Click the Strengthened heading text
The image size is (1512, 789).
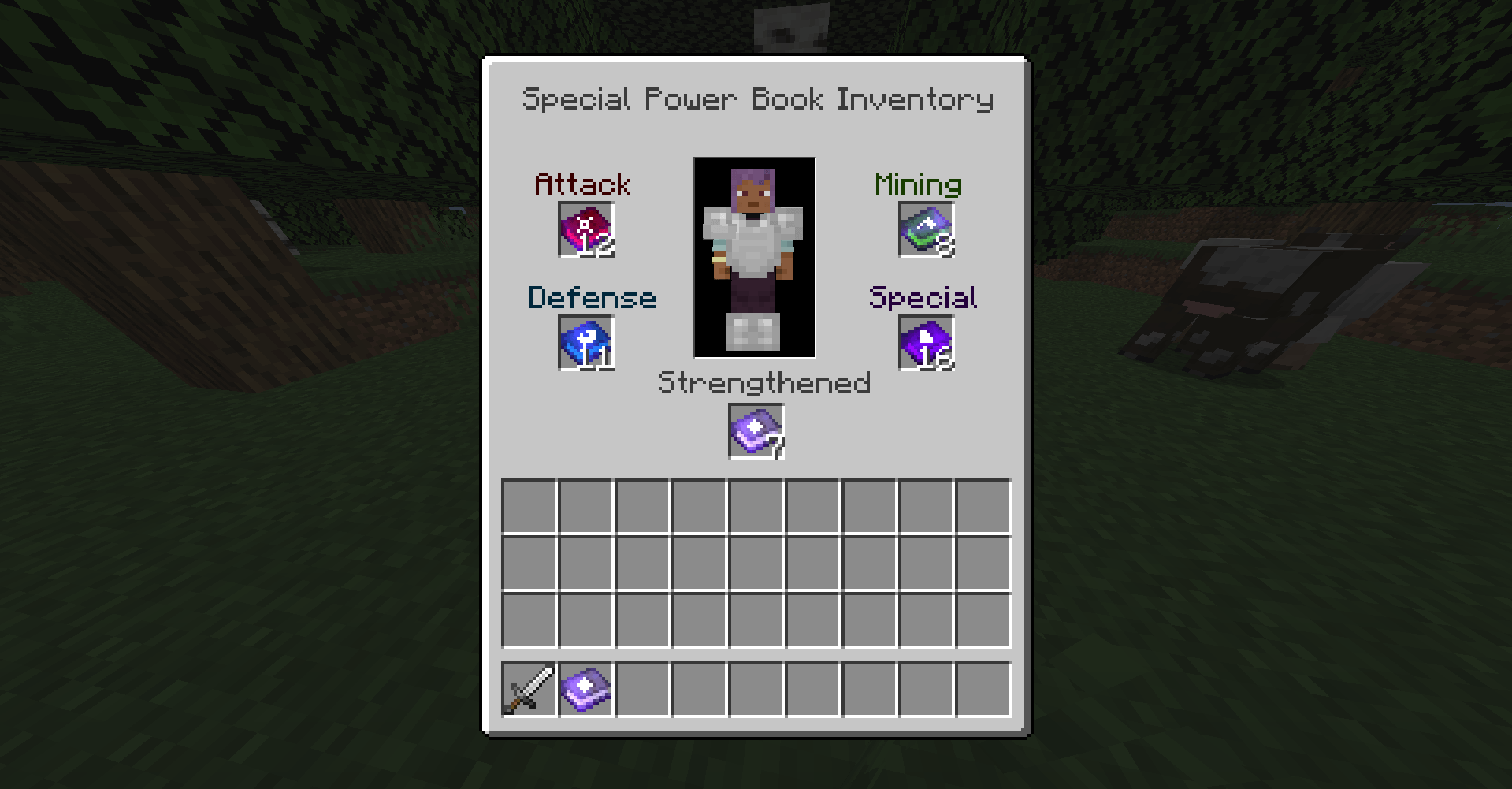click(764, 381)
